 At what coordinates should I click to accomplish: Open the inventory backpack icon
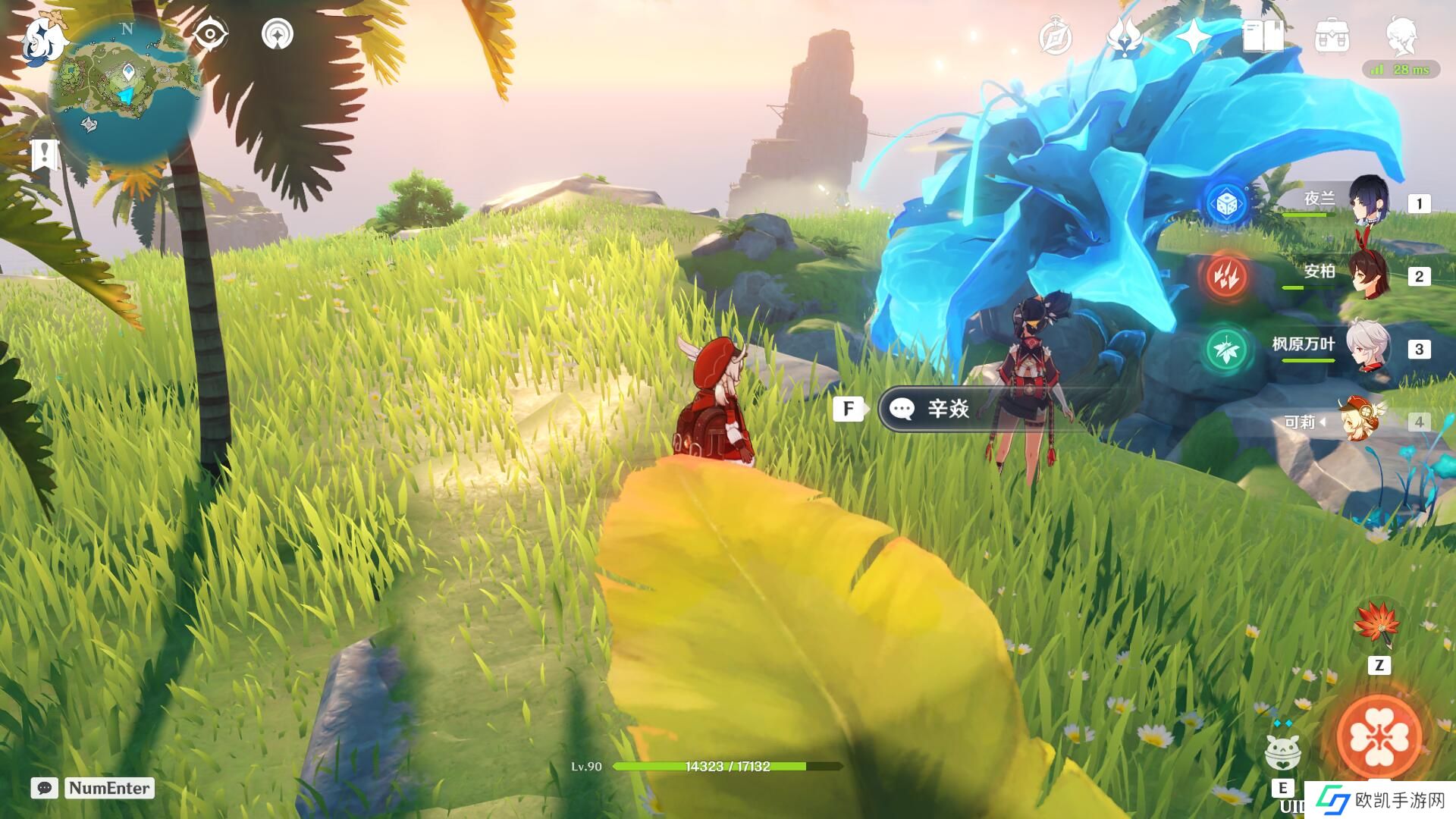pyautogui.click(x=1332, y=36)
